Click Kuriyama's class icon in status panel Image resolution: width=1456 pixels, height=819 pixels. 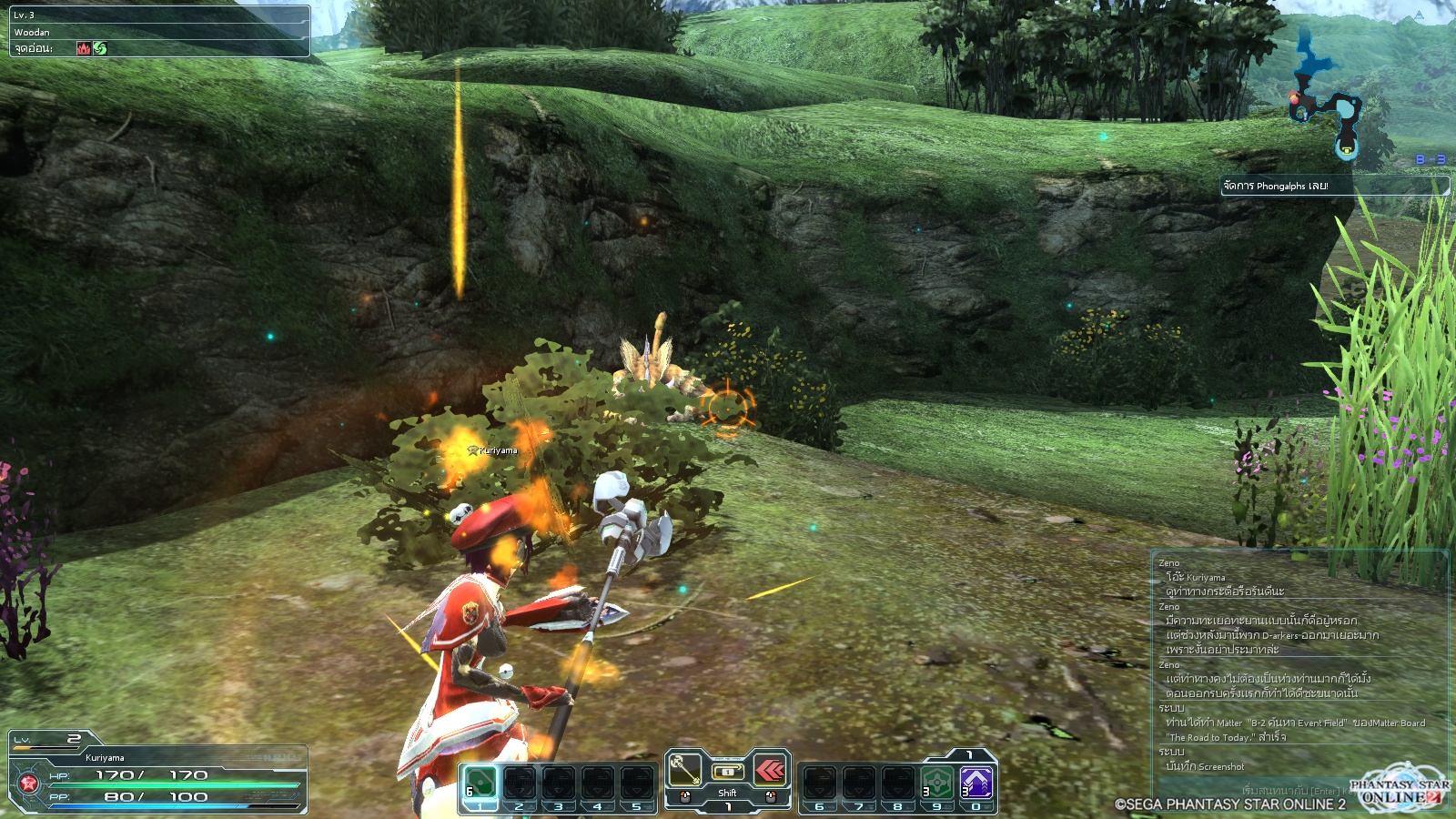click(x=28, y=784)
